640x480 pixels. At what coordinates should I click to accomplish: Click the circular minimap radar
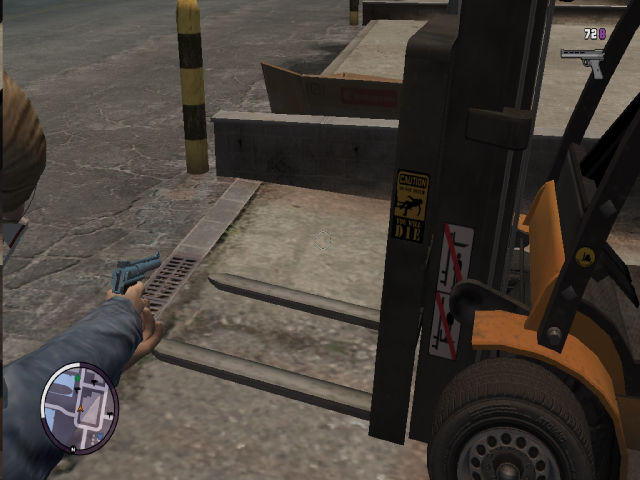[79, 407]
